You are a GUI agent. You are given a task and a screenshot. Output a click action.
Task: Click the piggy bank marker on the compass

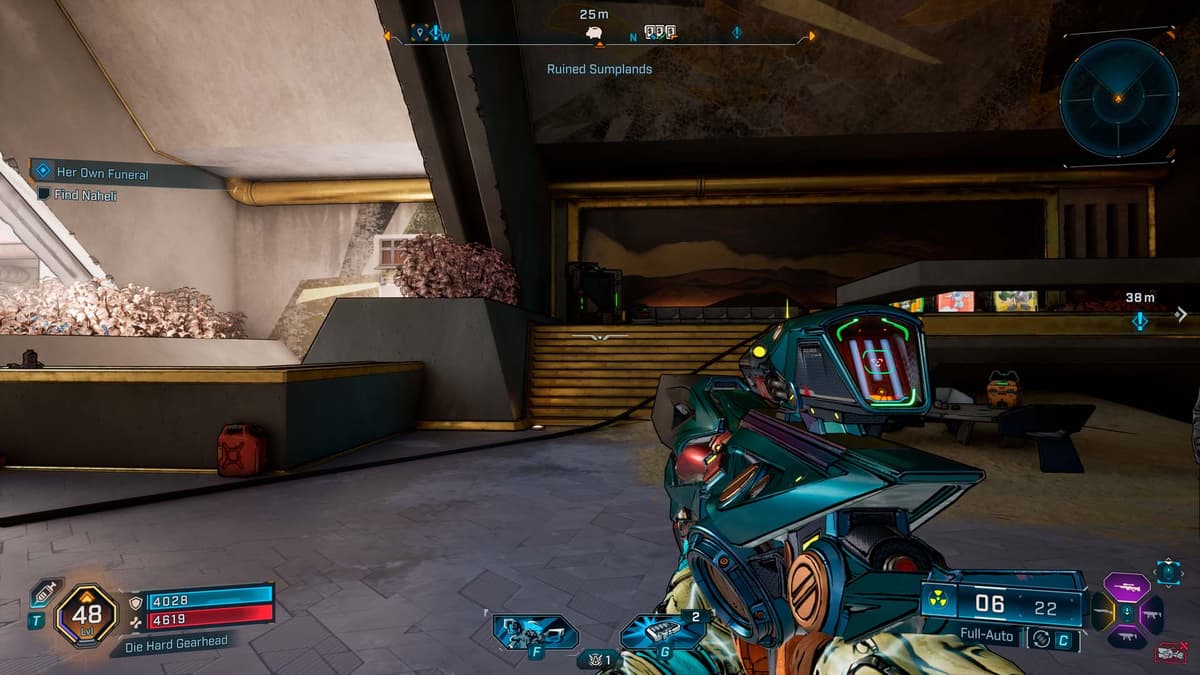point(595,33)
